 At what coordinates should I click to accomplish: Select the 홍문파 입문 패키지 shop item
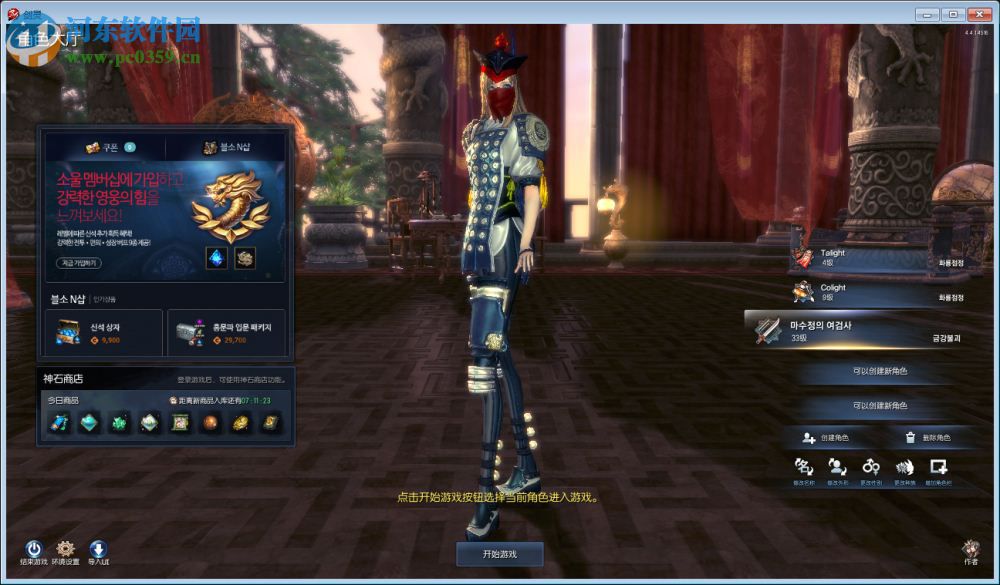pyautogui.click(x=227, y=333)
